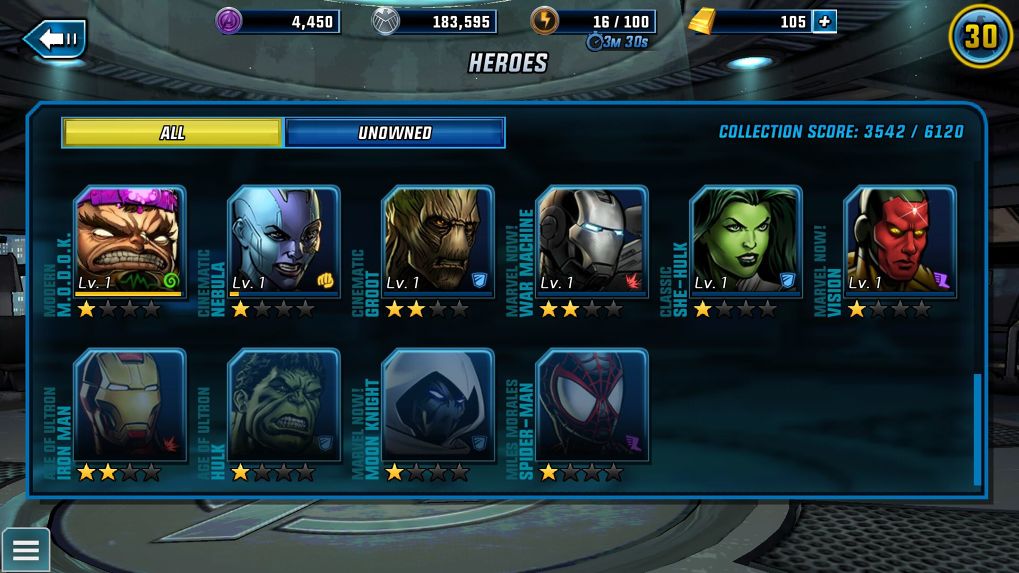
Task: Select Miles Morales Spider-Man portrait
Action: 592,404
